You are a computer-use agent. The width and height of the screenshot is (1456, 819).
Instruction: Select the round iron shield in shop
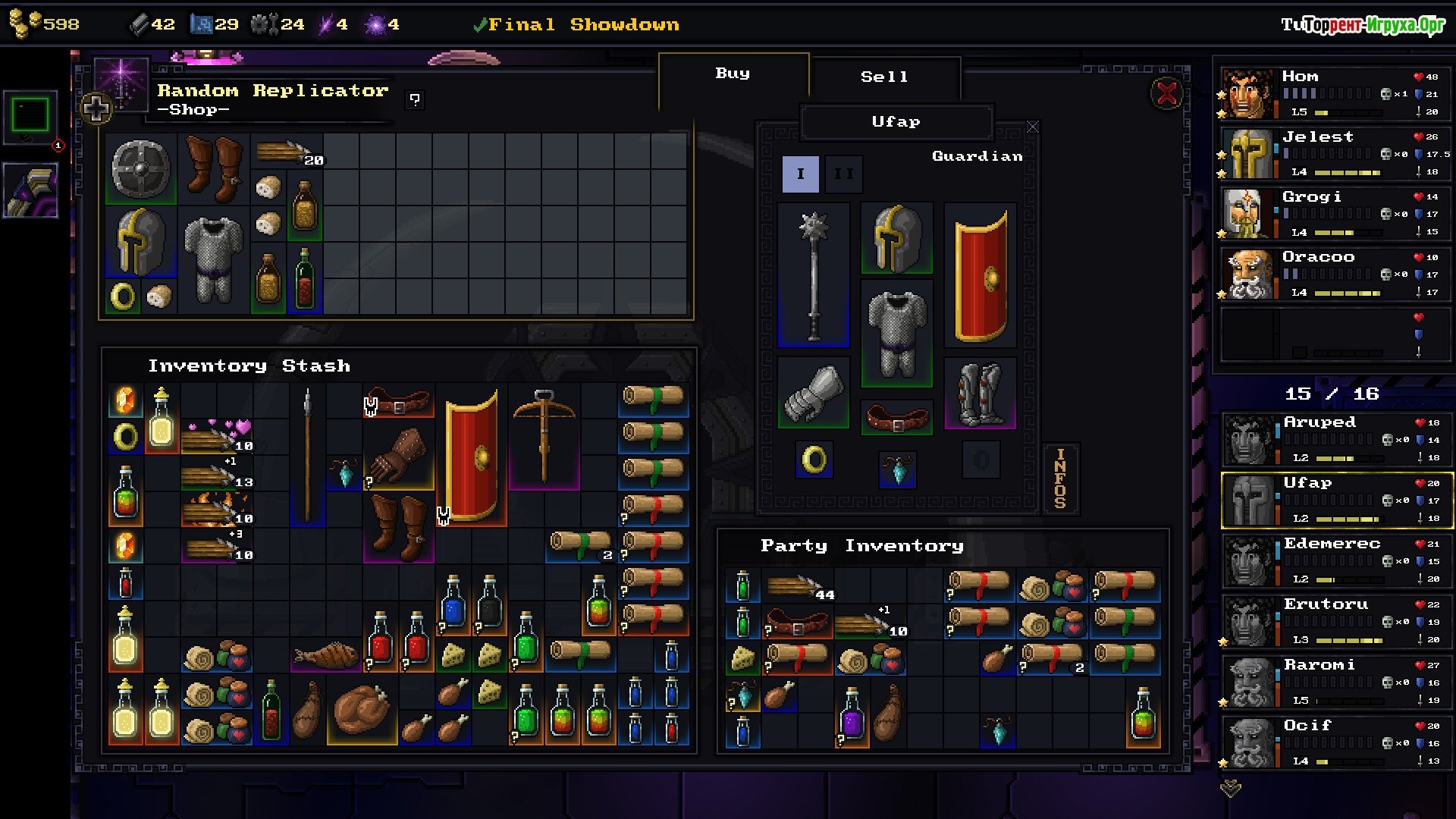[x=141, y=168]
